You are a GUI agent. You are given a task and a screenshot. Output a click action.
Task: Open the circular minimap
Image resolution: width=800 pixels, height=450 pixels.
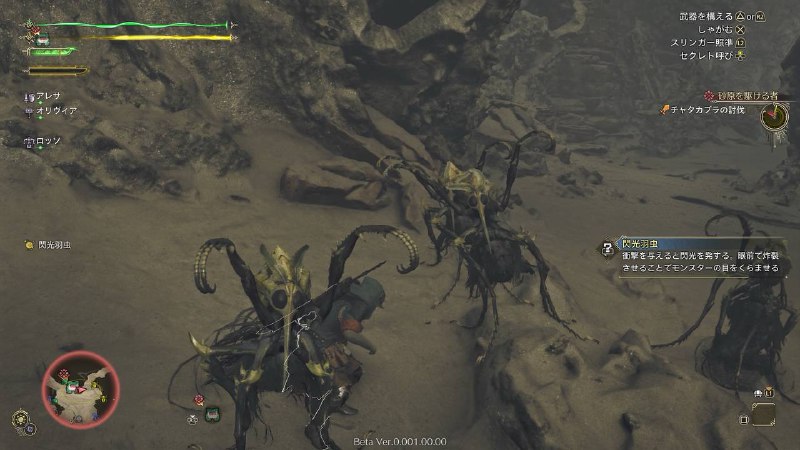81,390
